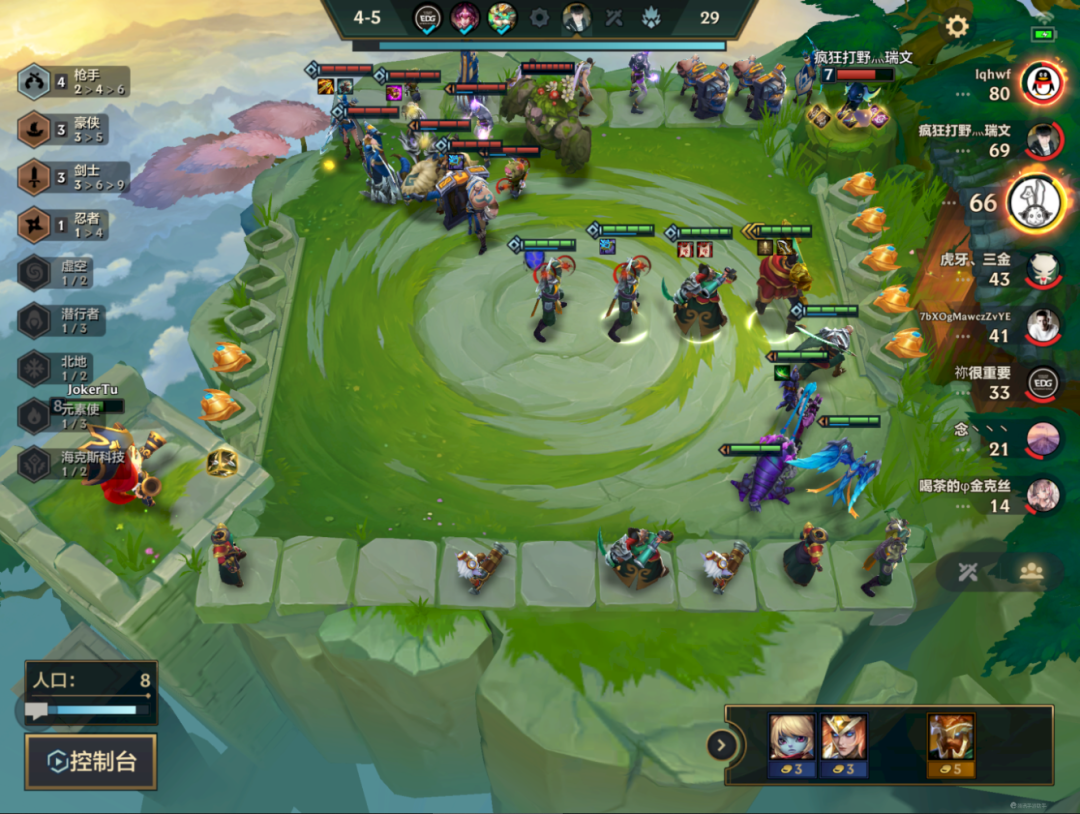This screenshot has width=1080, height=814.
Task: Select the players list toggle icon
Action: click(1031, 571)
